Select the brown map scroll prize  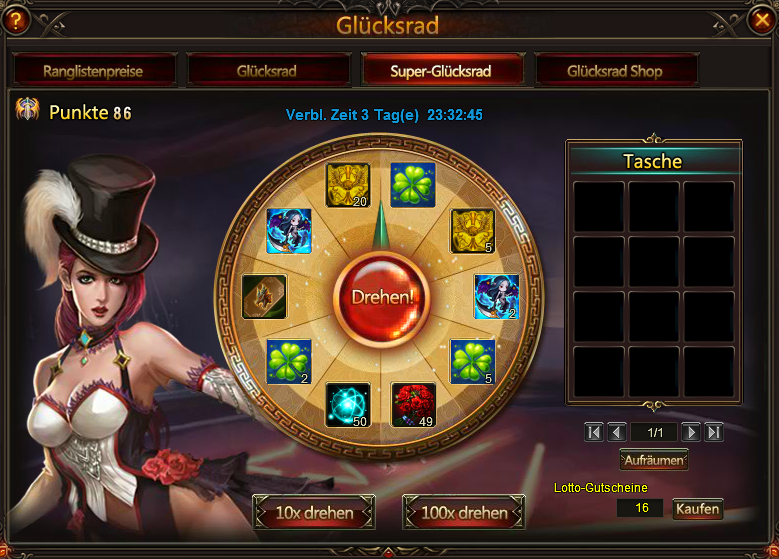(265, 296)
